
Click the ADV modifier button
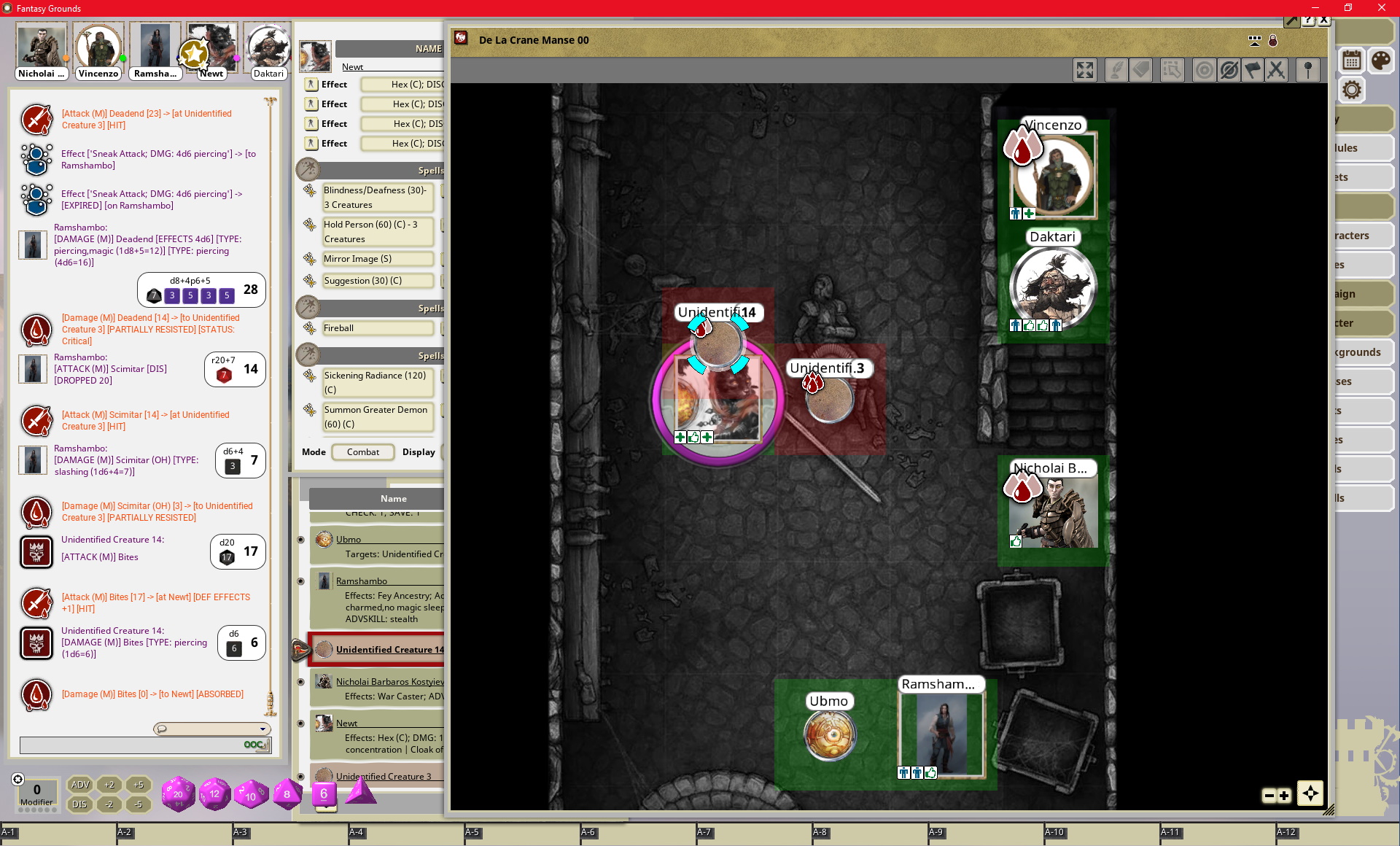(x=79, y=785)
